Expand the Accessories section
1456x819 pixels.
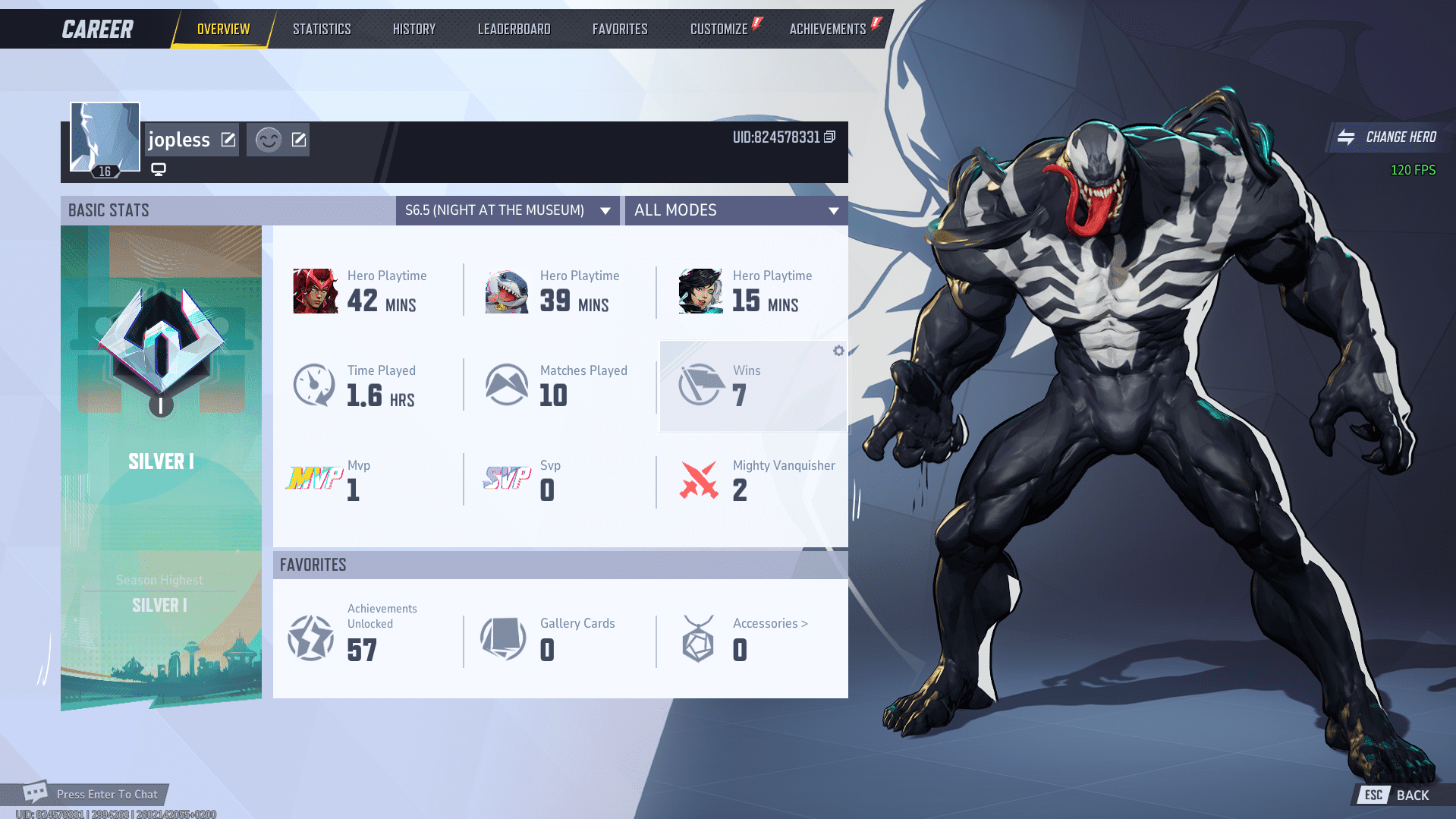click(769, 622)
